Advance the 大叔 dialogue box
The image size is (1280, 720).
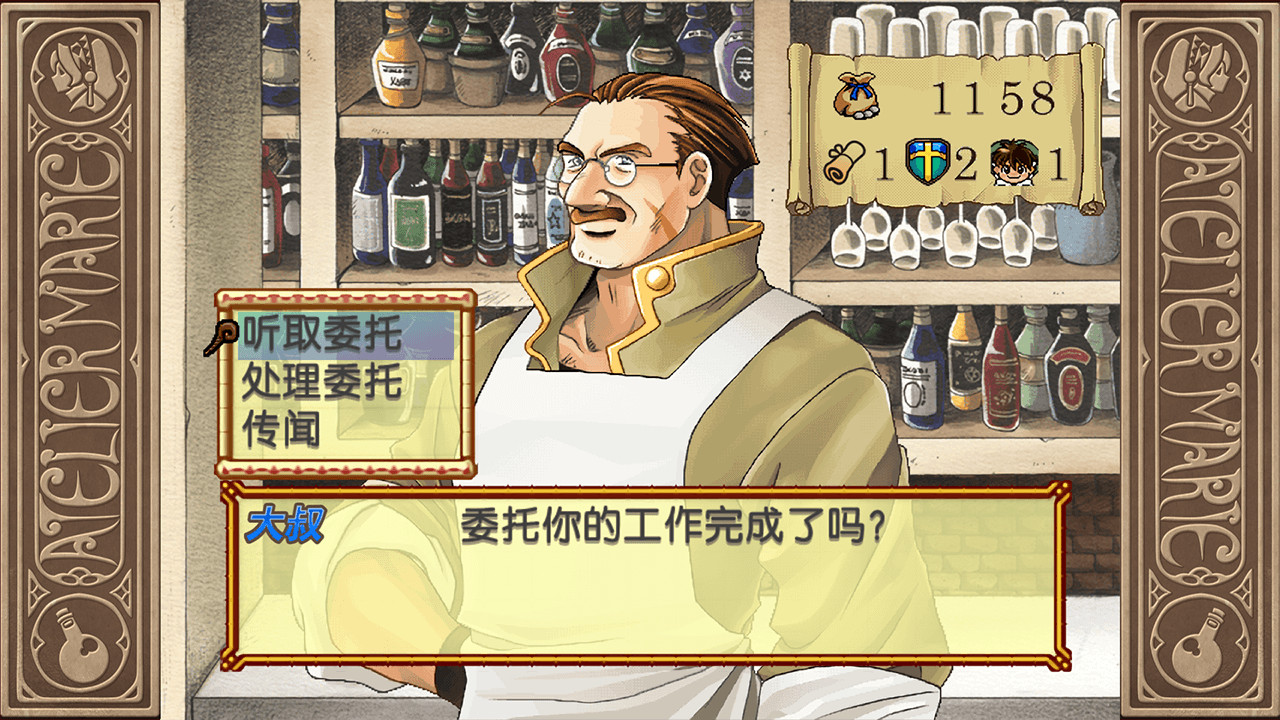[x=645, y=575]
